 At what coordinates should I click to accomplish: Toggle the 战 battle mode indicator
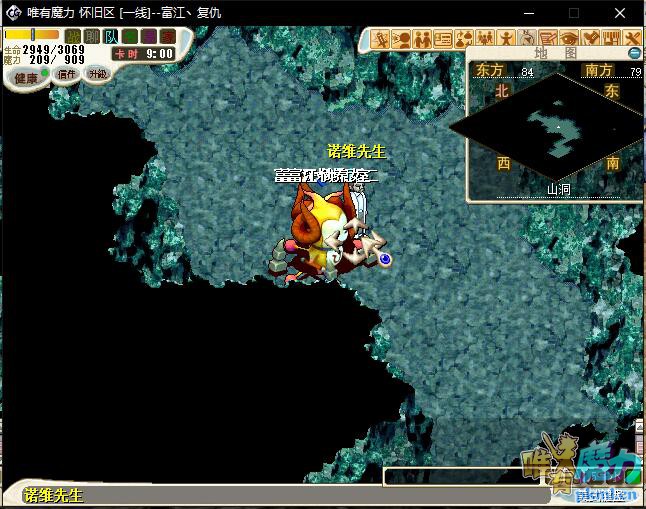click(x=72, y=37)
